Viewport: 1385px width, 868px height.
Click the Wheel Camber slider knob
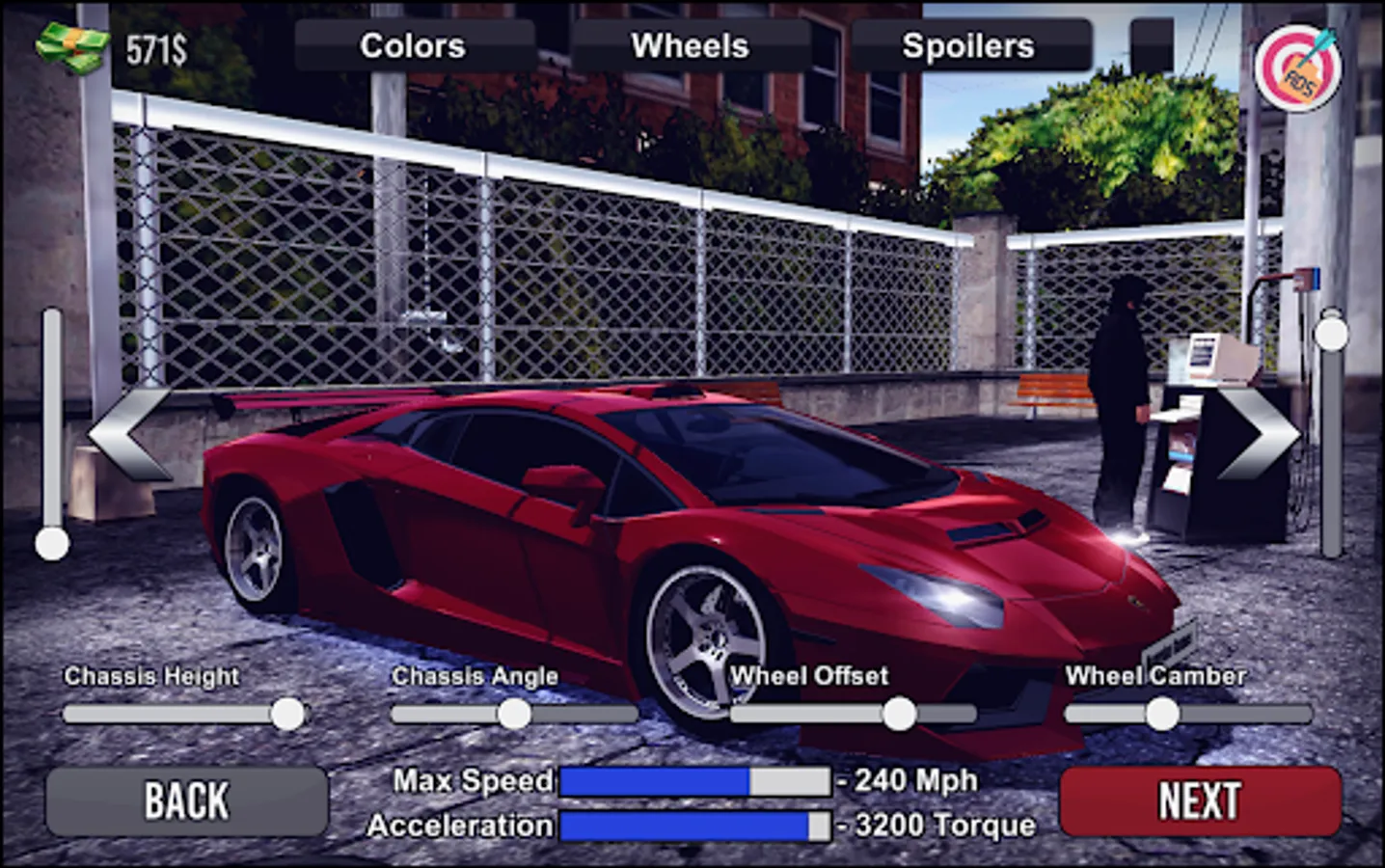coord(1160,714)
